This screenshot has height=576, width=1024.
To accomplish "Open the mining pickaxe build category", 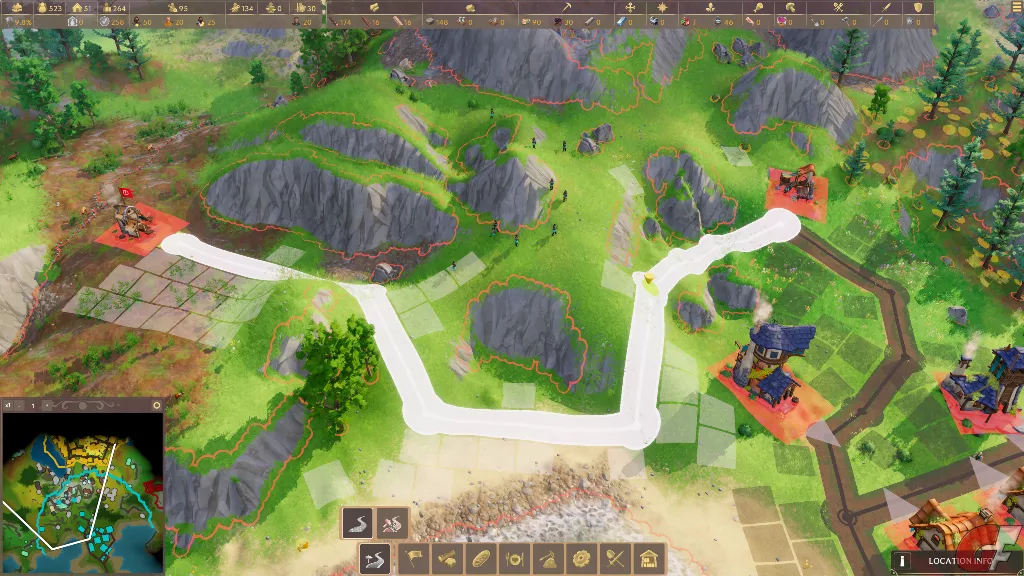I will point(549,558).
